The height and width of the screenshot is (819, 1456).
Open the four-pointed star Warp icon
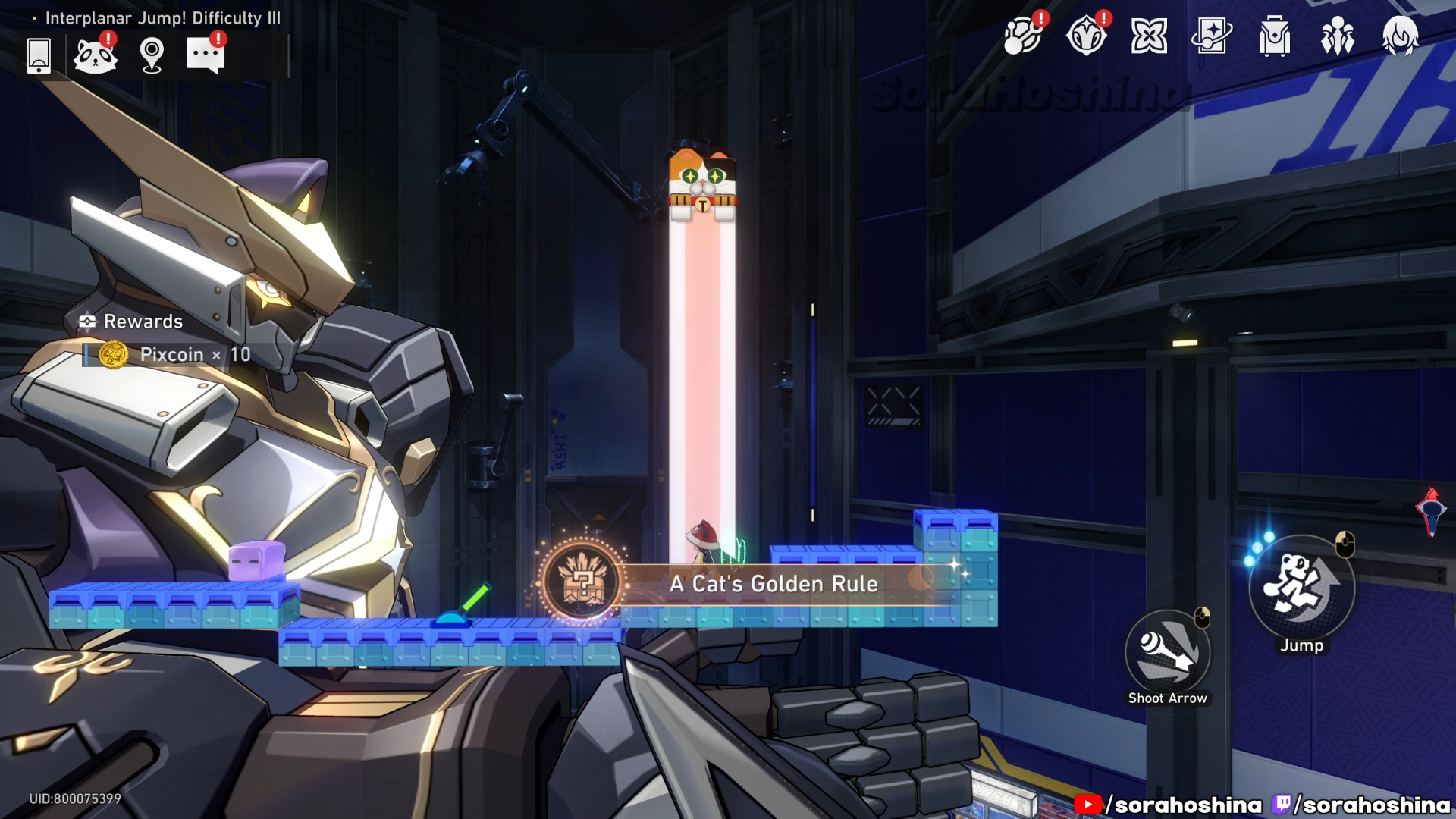coord(1149,36)
